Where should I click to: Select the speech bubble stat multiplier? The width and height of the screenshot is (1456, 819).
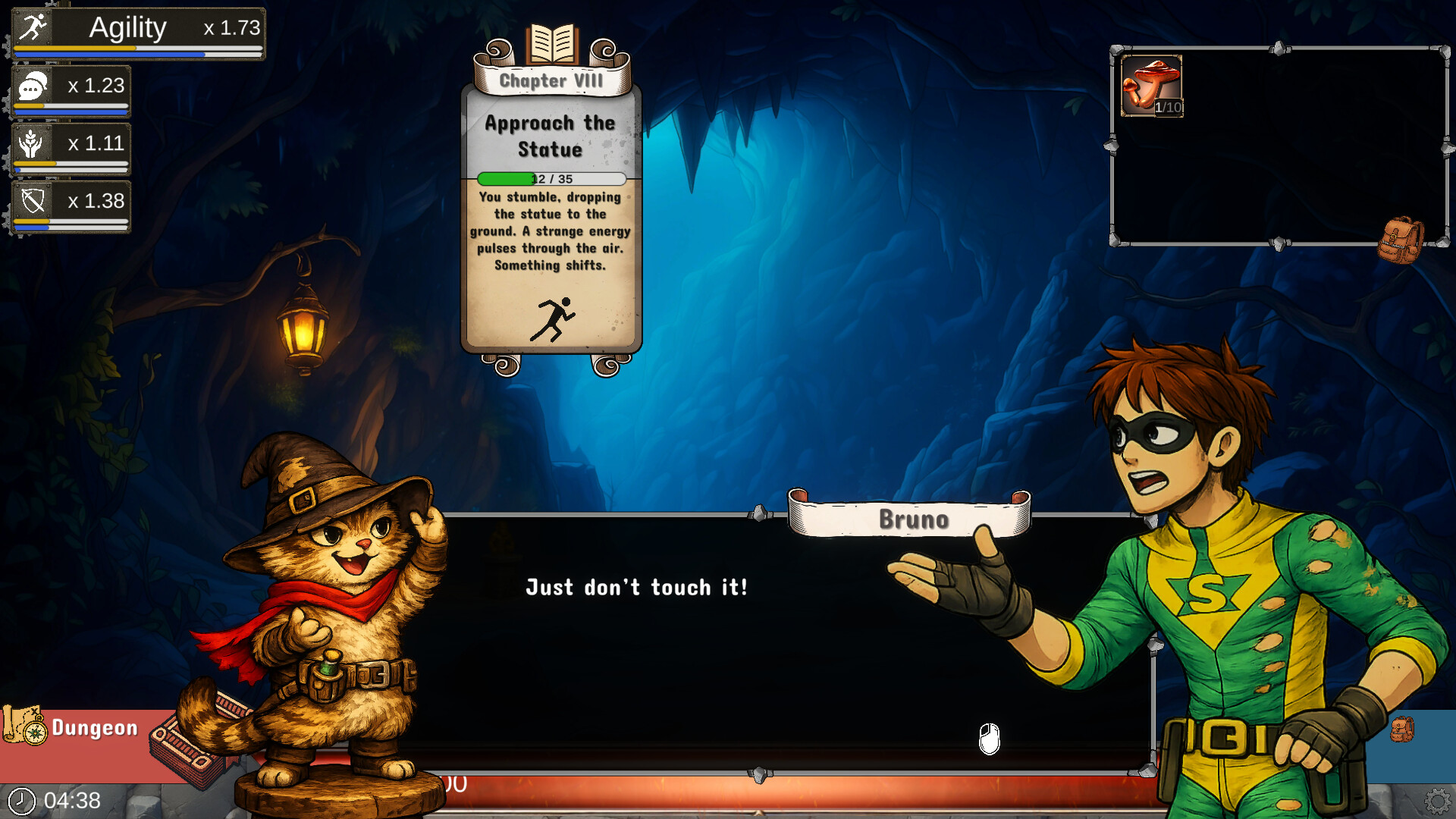click(x=71, y=90)
